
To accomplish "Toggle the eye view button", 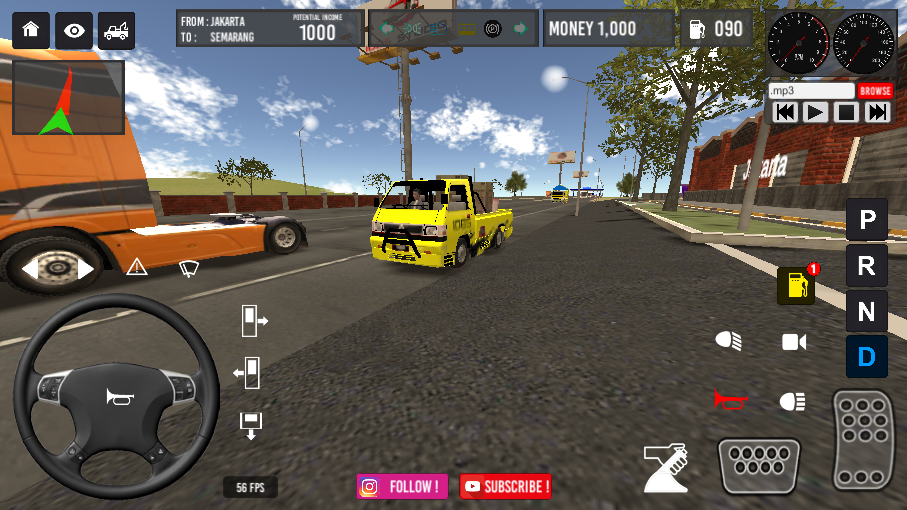I will 74,30.
